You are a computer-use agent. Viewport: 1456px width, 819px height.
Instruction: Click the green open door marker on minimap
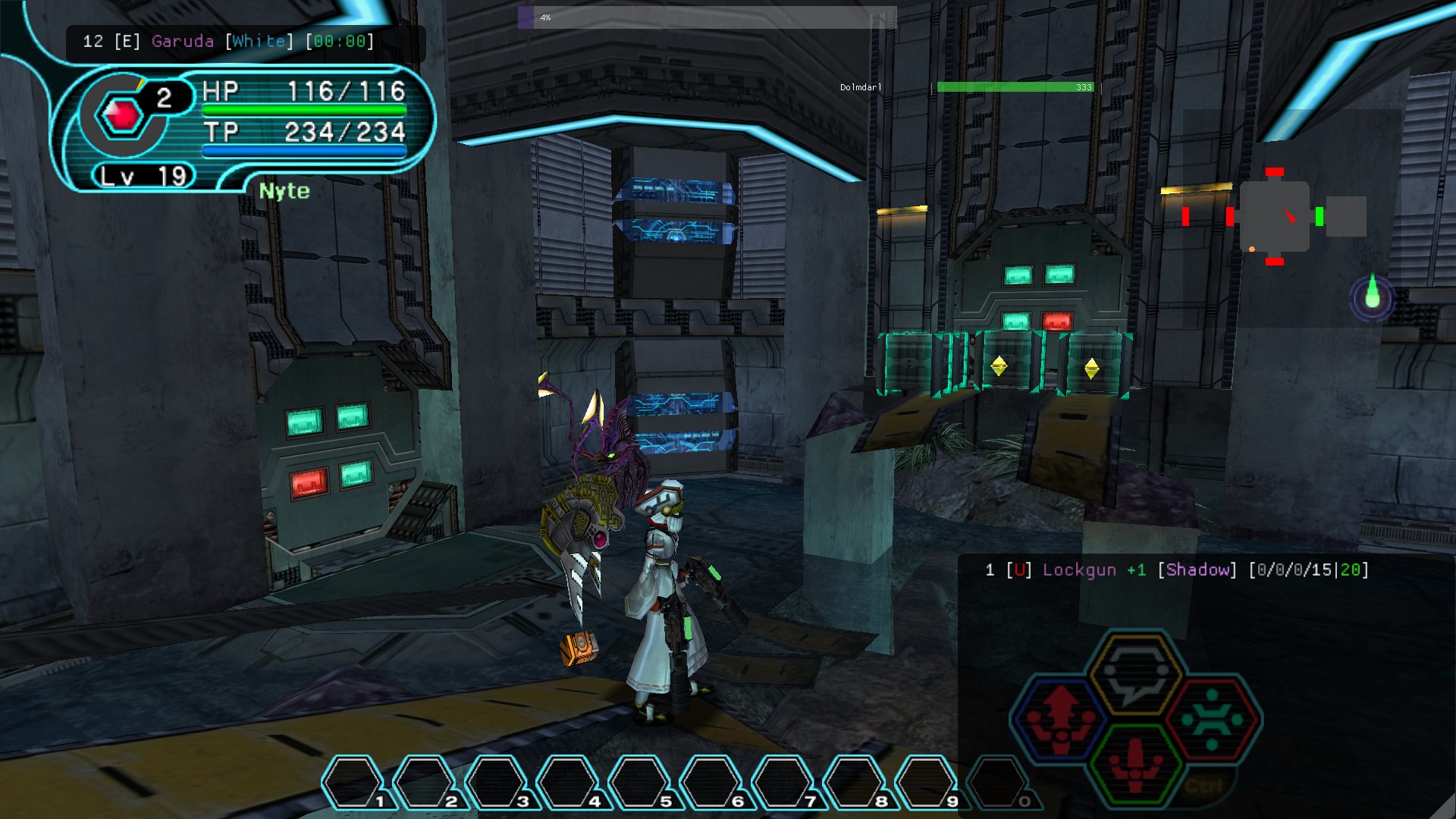pos(1319,217)
